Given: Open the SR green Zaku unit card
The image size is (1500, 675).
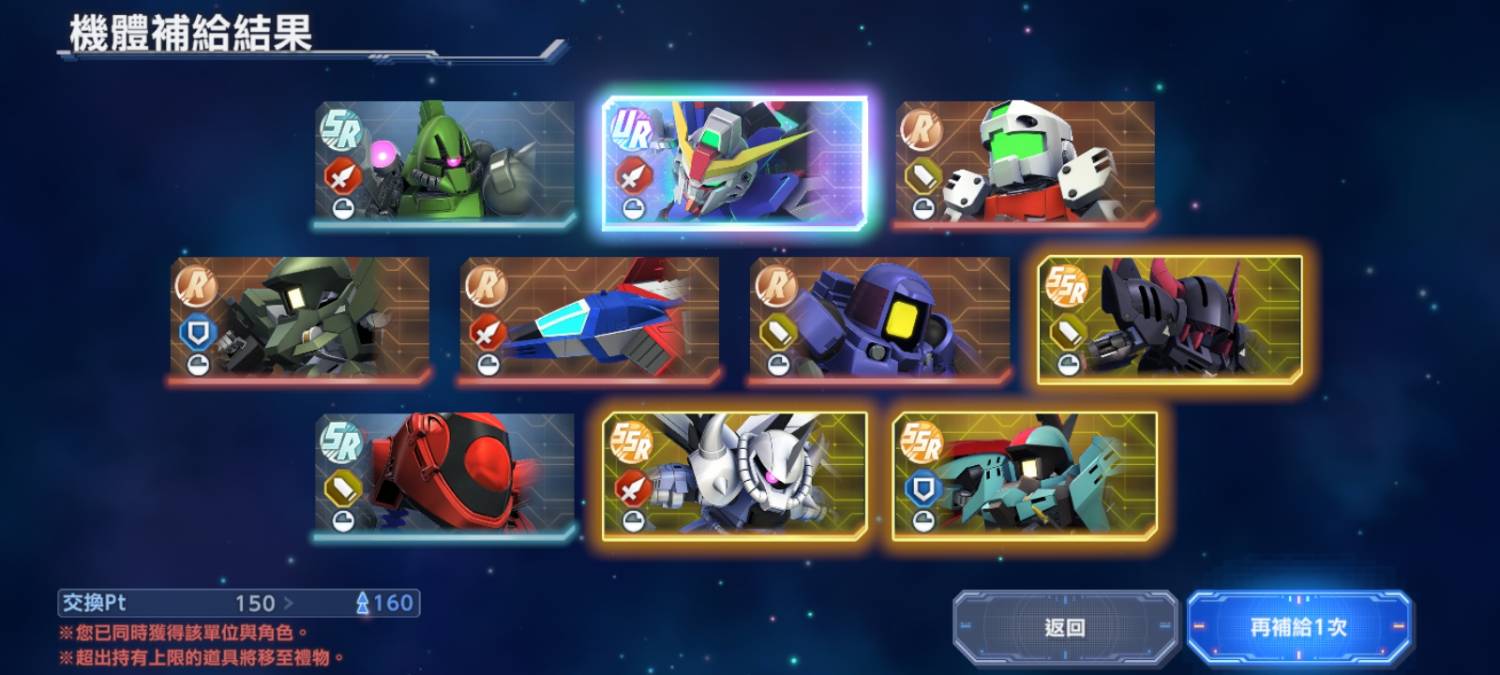Looking at the screenshot, I should pyautogui.click(x=445, y=163).
